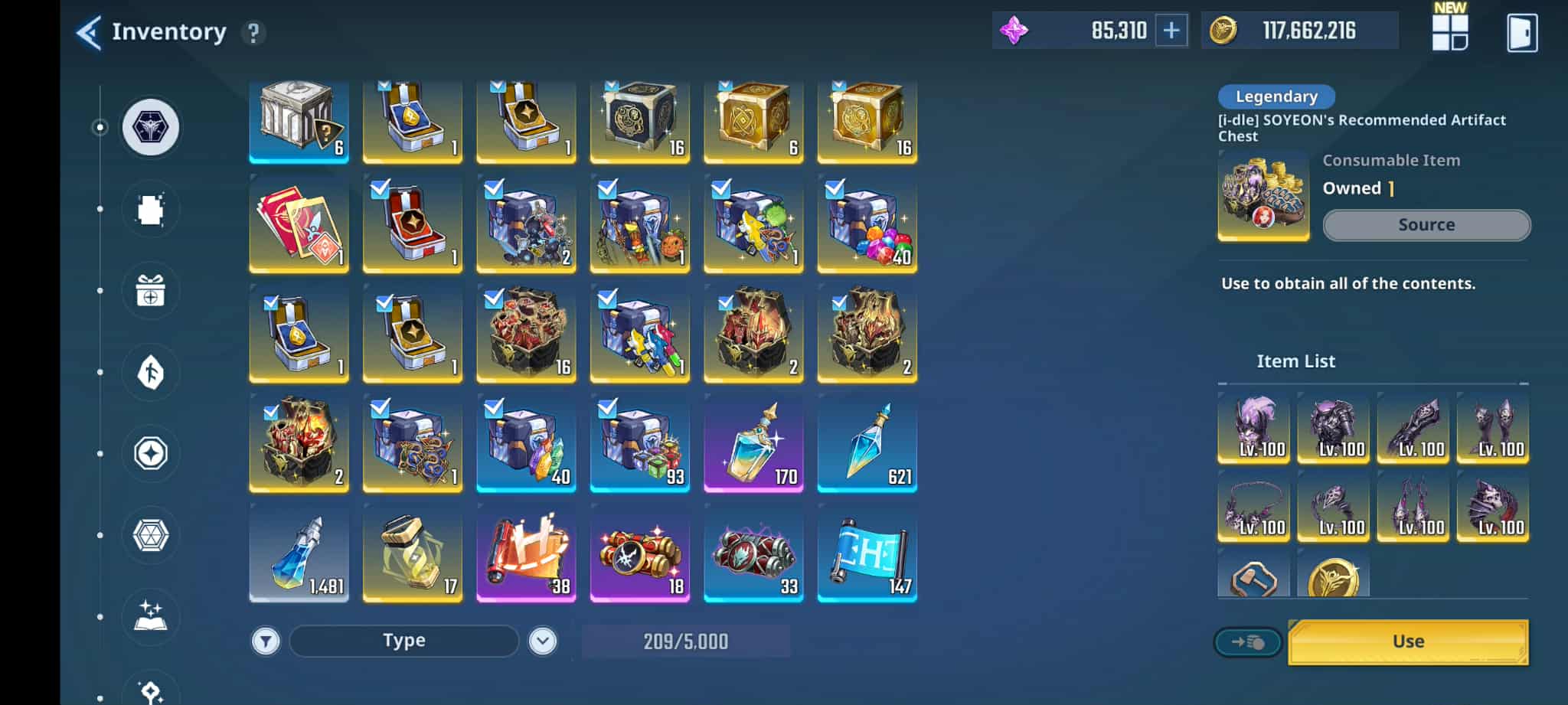Select the blue banner item with 147
1568x705 pixels.
[x=867, y=553]
